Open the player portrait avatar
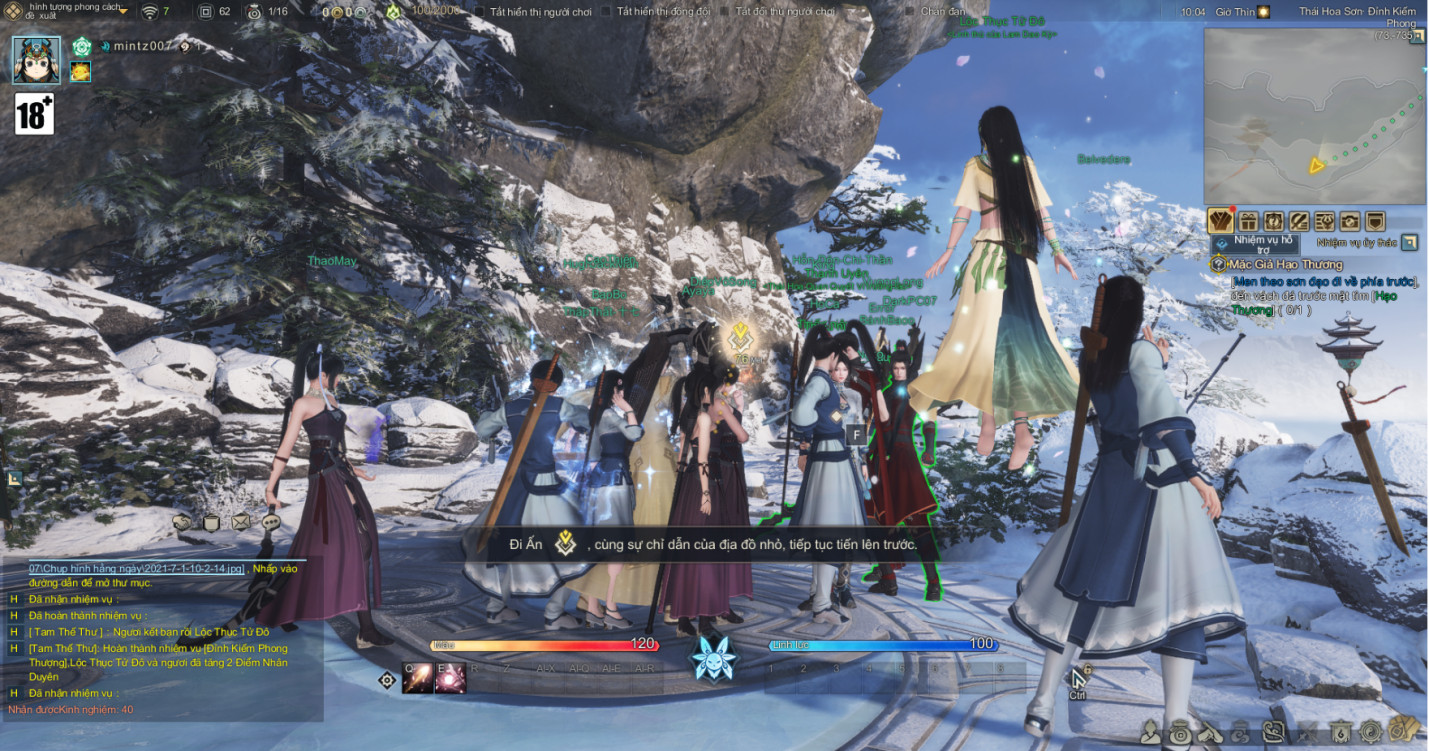The image size is (1429, 751). pos(37,60)
